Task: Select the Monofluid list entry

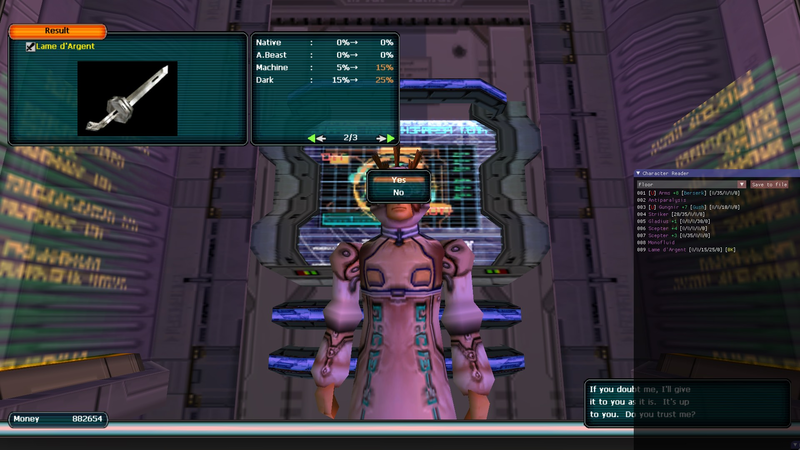Action: point(662,242)
